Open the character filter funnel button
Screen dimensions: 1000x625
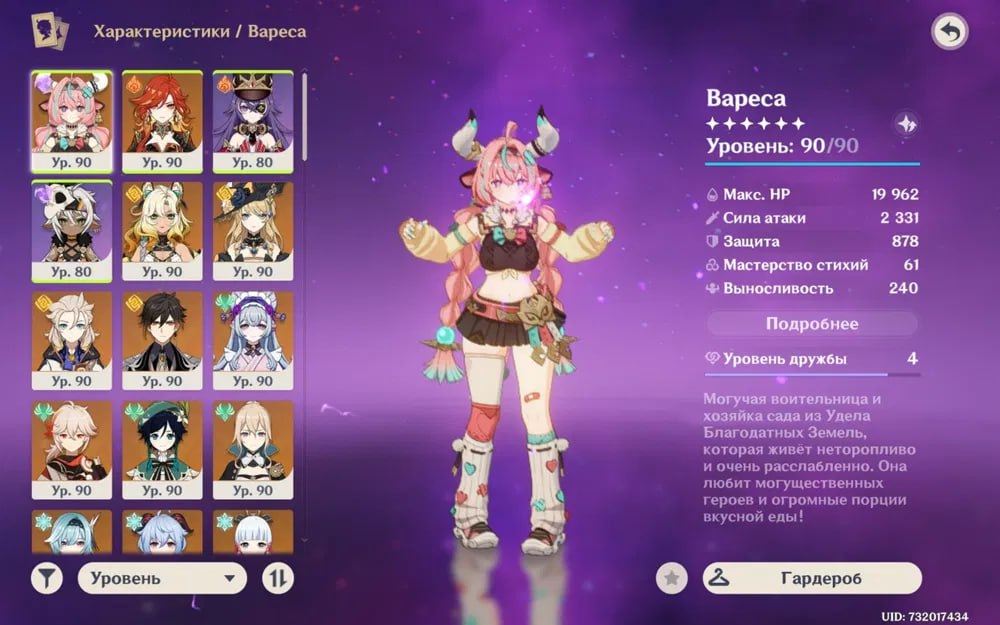(x=47, y=578)
